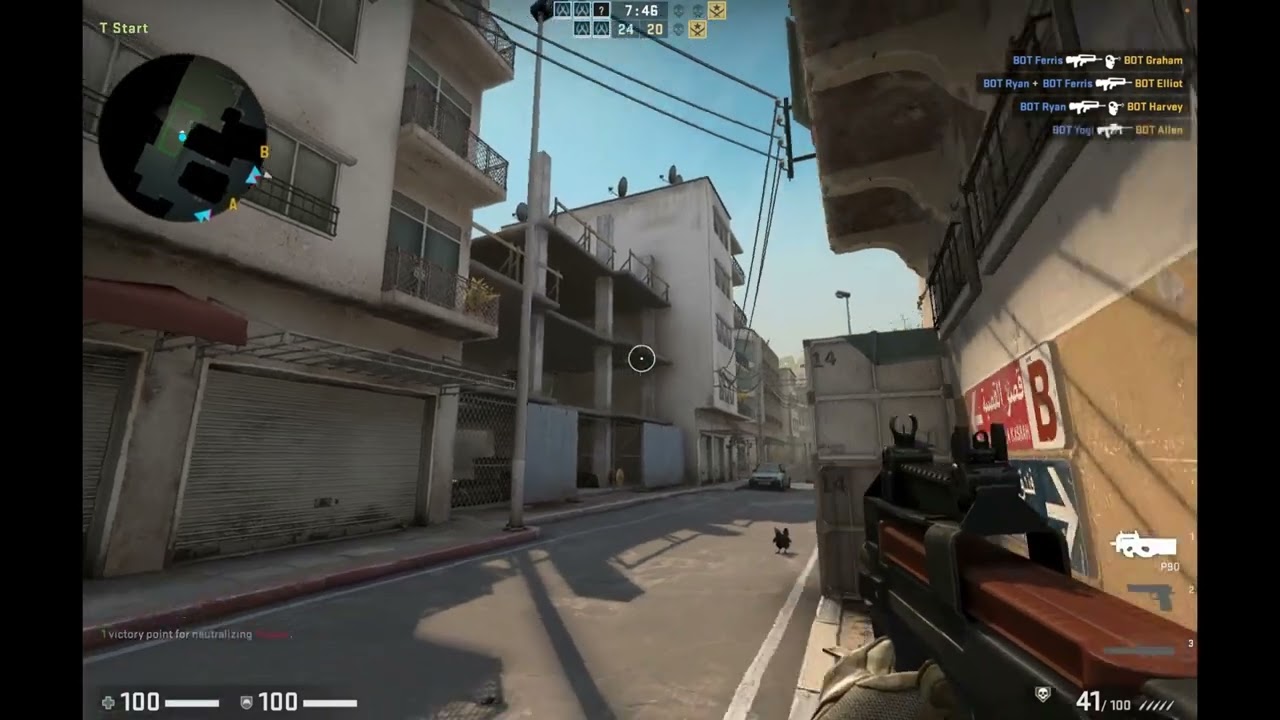Click the ammo reserve bar next to 41/100
This screenshot has height=720, width=1280.
tap(1156, 703)
